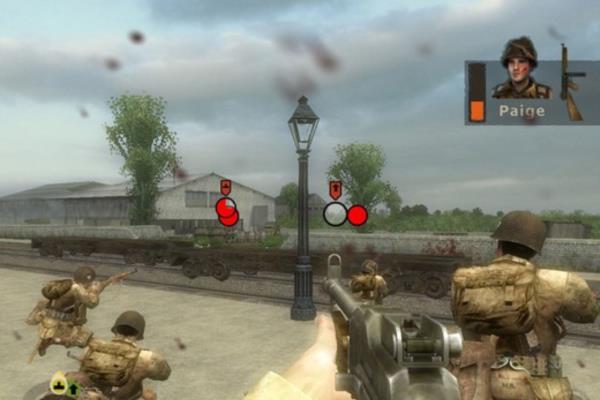Viewport: 600px width, 400px height.
Task: Select the yellow squad command icon
Action: (x=59, y=384)
